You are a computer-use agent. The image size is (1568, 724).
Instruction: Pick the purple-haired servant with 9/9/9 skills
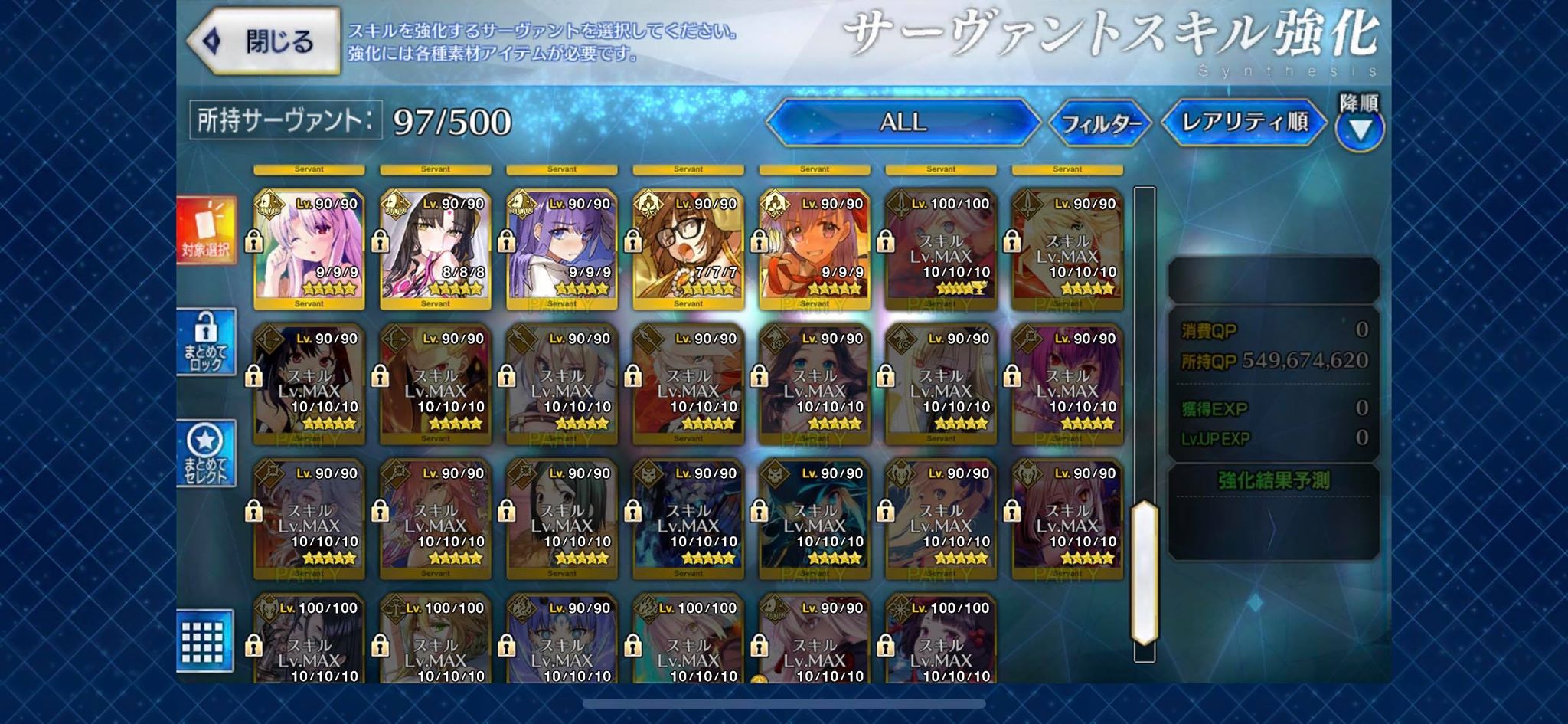pyautogui.click(x=562, y=247)
